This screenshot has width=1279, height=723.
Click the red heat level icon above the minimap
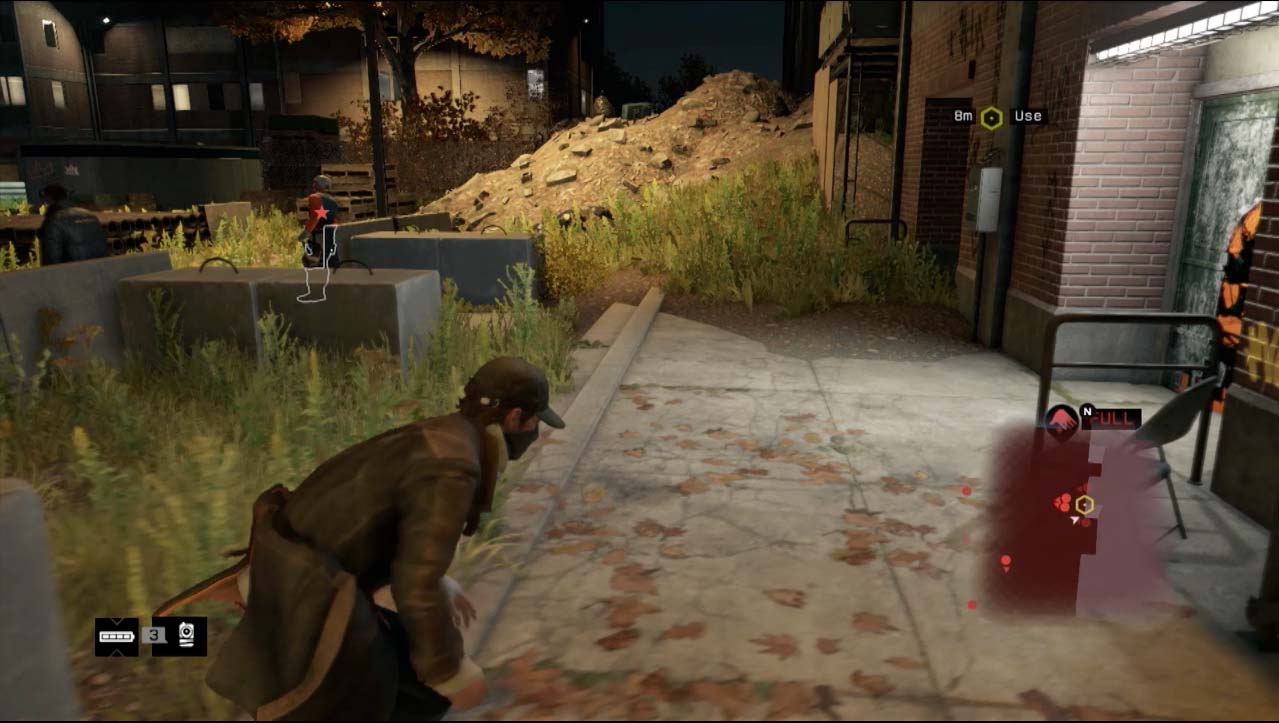coord(1061,419)
